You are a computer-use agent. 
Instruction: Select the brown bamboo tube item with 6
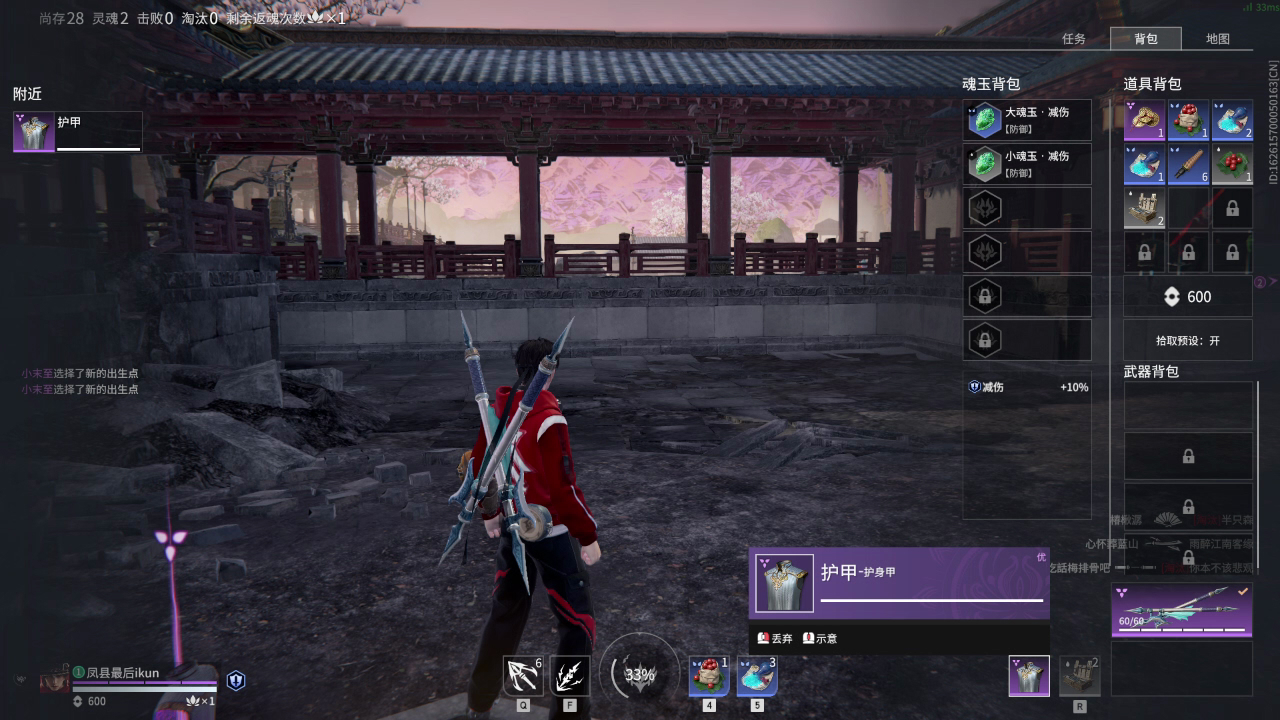pos(1188,164)
